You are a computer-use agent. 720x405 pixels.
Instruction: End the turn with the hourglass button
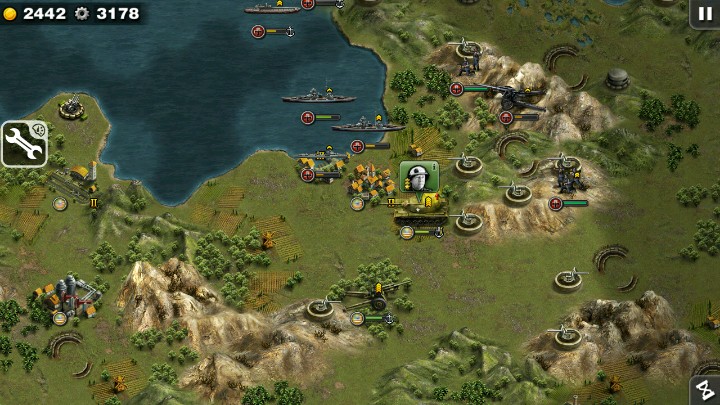coord(706,391)
